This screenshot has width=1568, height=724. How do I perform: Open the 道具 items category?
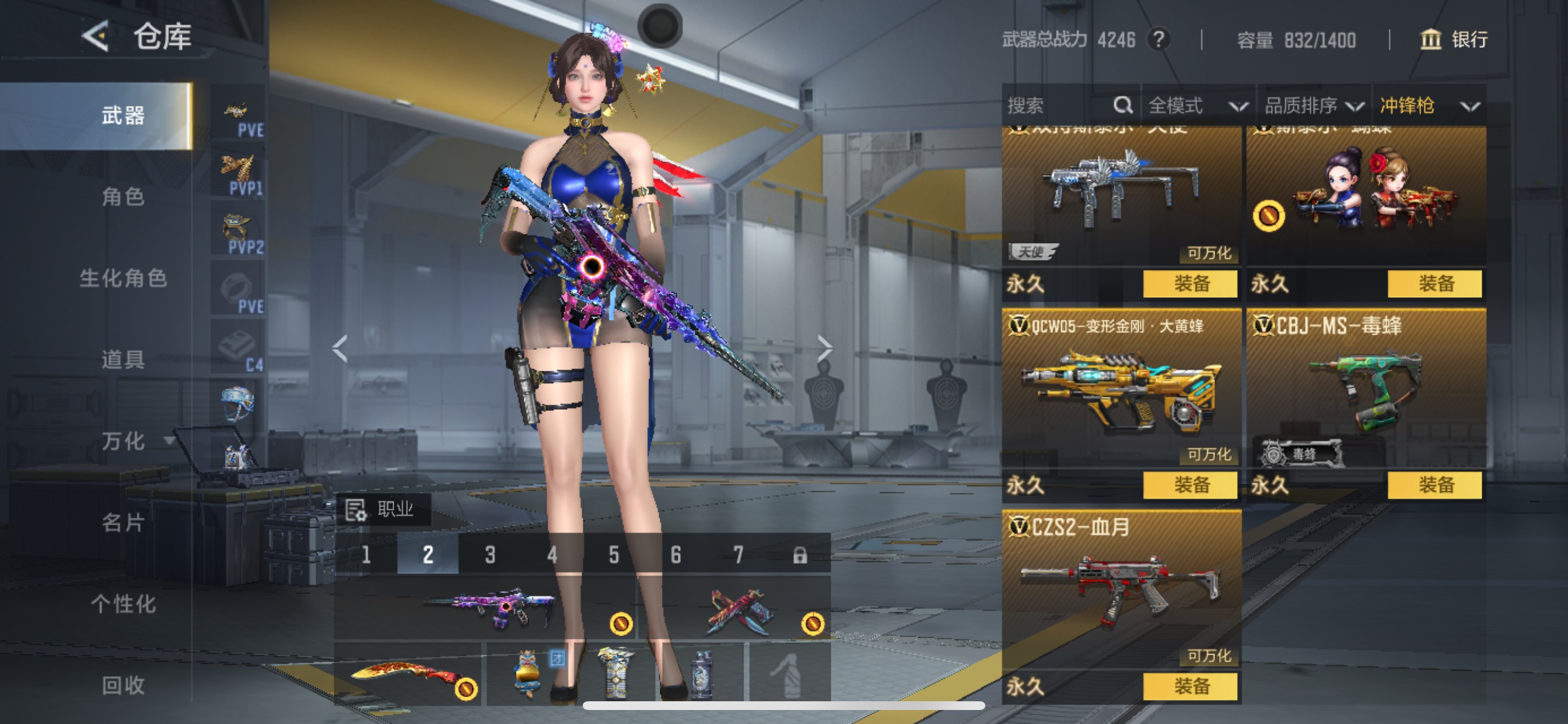pos(123,360)
